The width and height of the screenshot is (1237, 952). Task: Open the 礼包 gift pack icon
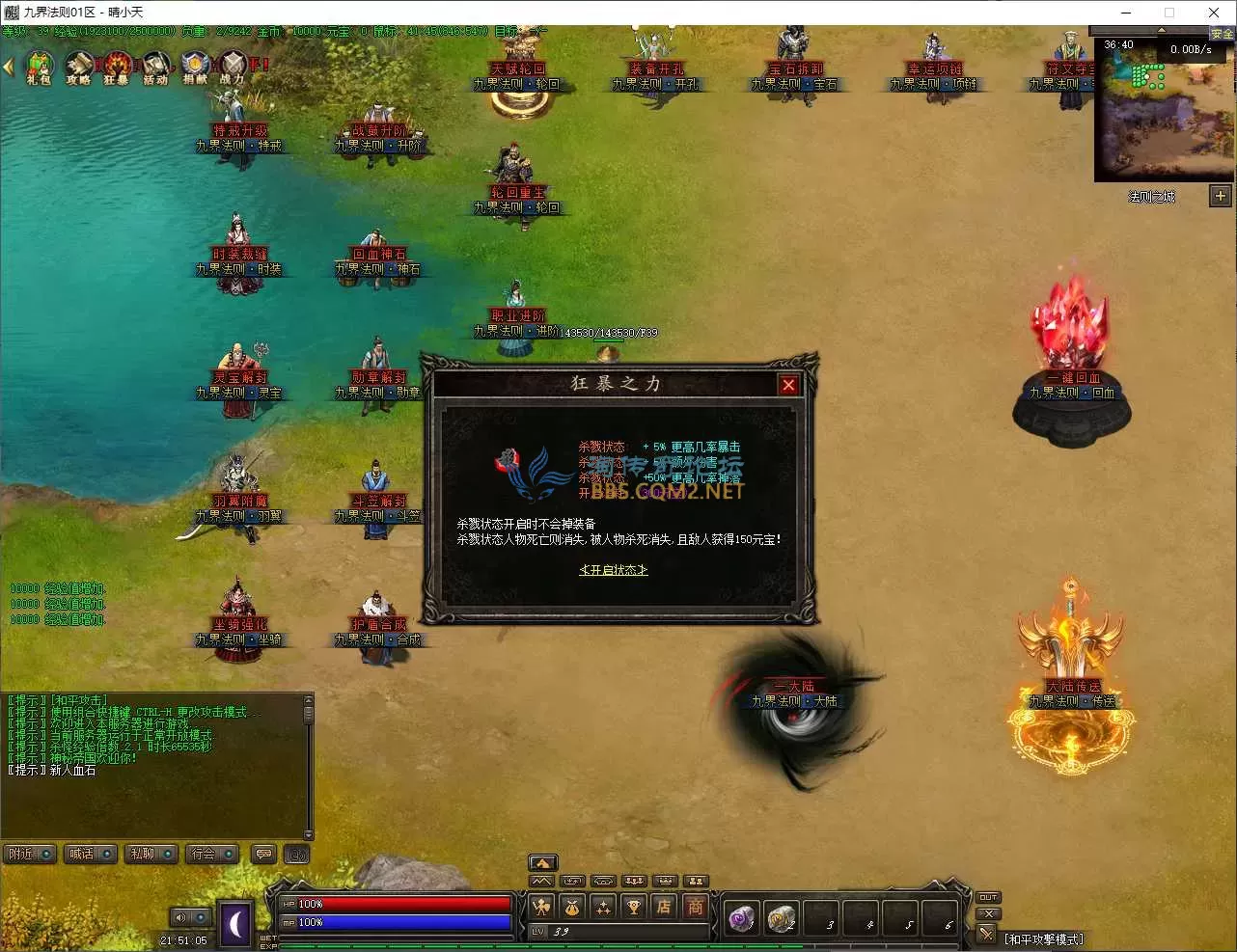39,68
